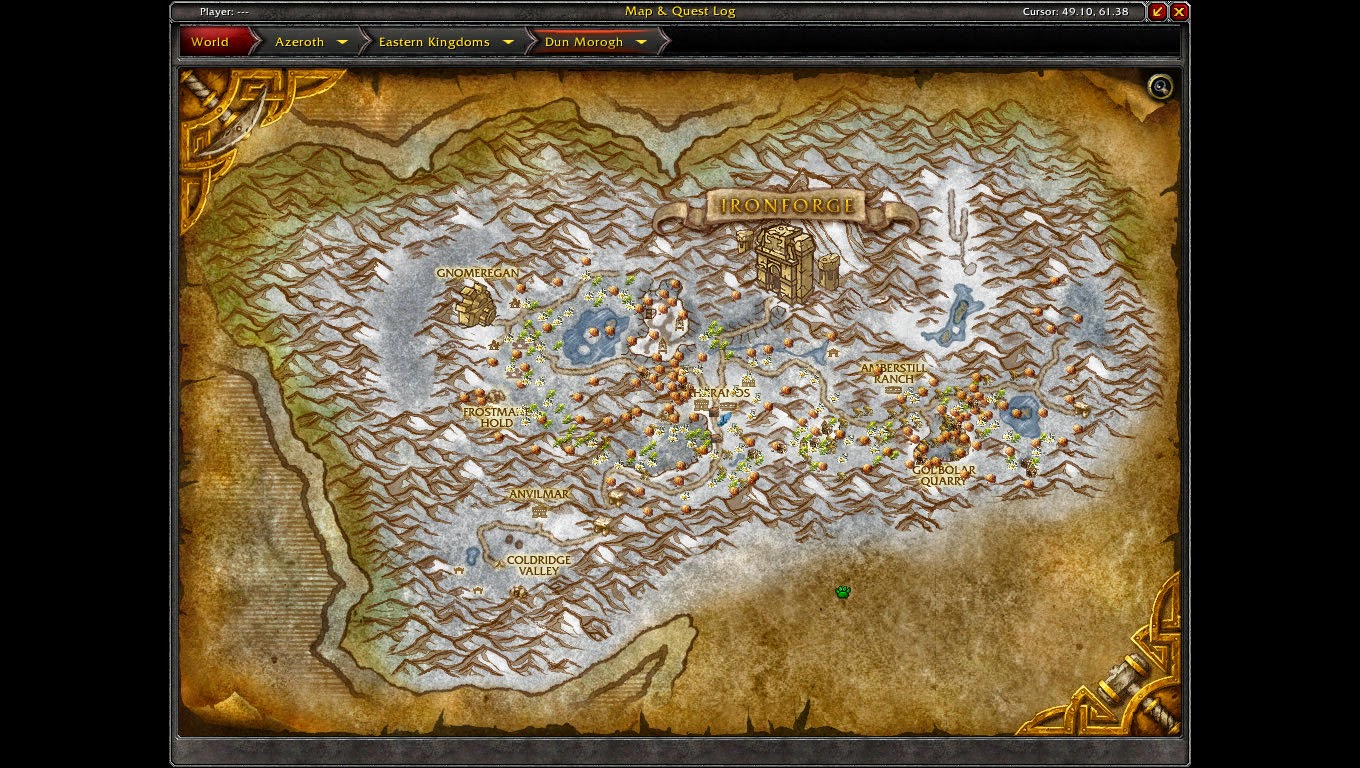Image resolution: width=1360 pixels, height=768 pixels.
Task: Expand the Dun Morogh zone dropdown
Action: click(641, 42)
